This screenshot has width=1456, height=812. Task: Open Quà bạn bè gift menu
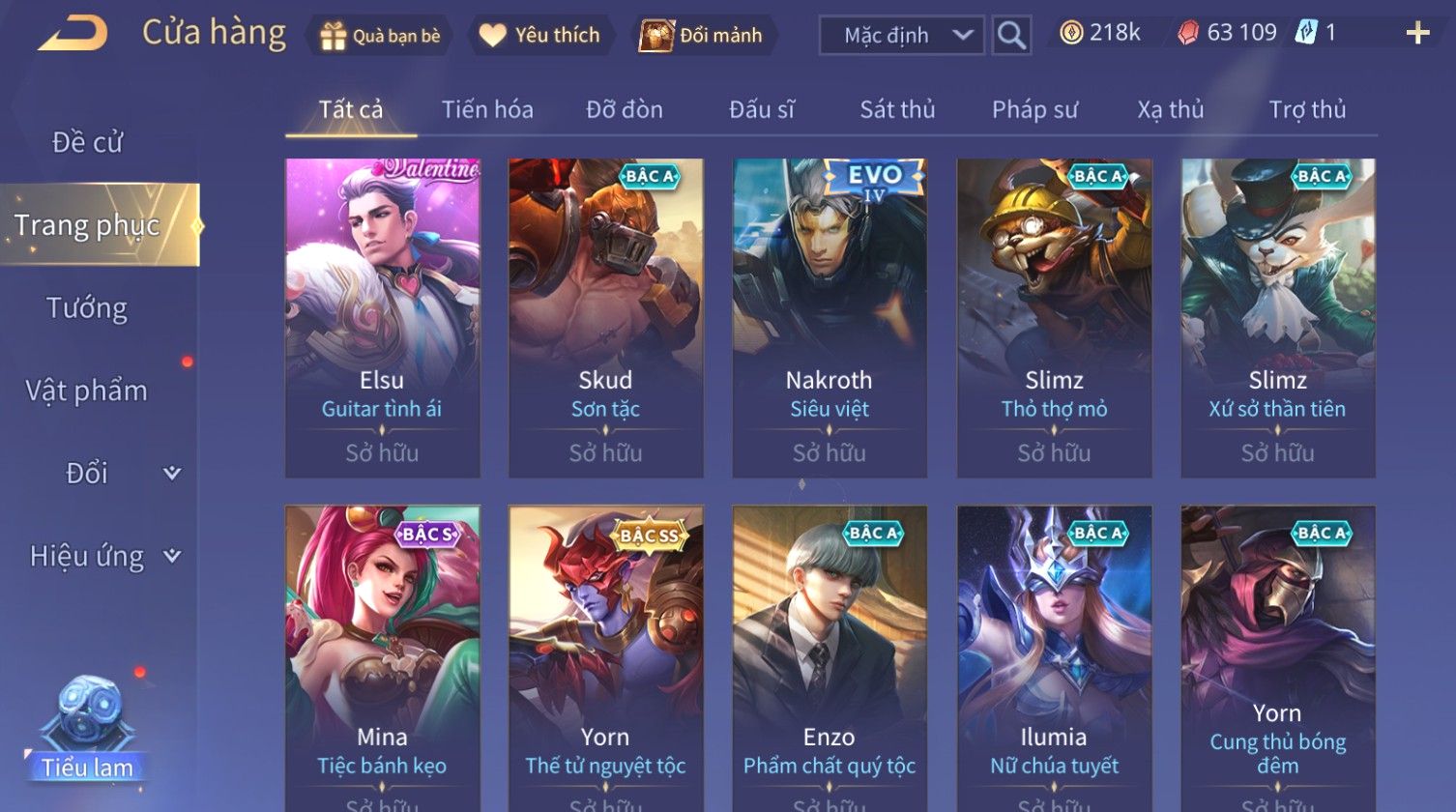coord(380,36)
